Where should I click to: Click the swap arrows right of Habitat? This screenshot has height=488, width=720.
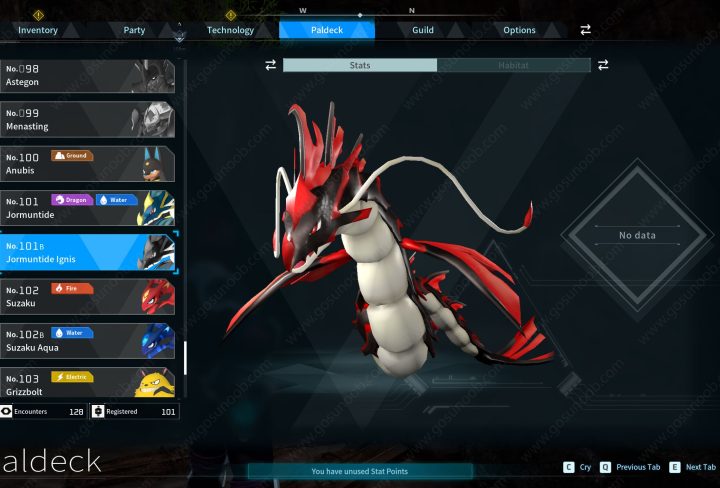pyautogui.click(x=603, y=65)
